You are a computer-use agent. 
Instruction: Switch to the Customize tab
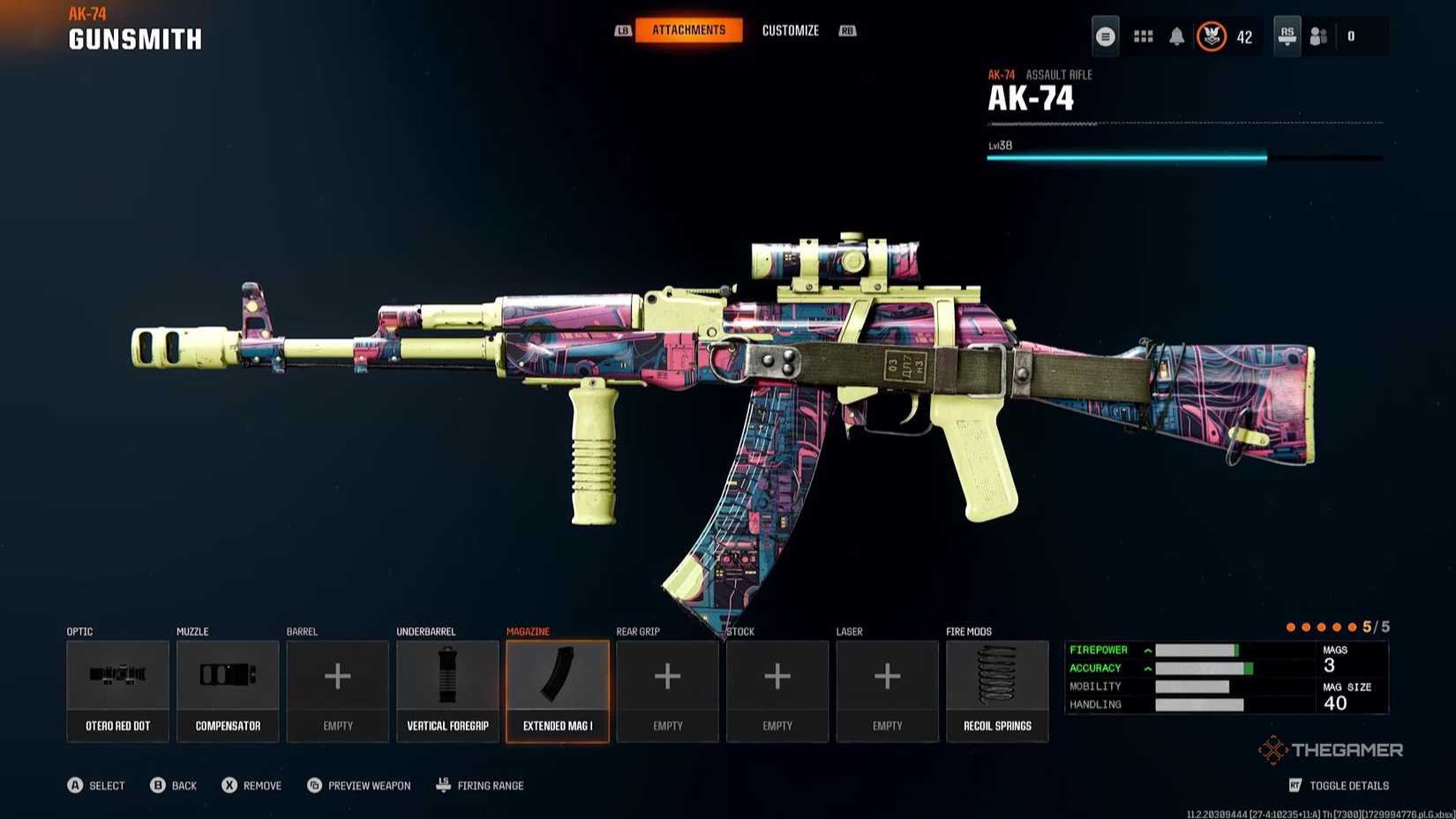click(x=790, y=30)
